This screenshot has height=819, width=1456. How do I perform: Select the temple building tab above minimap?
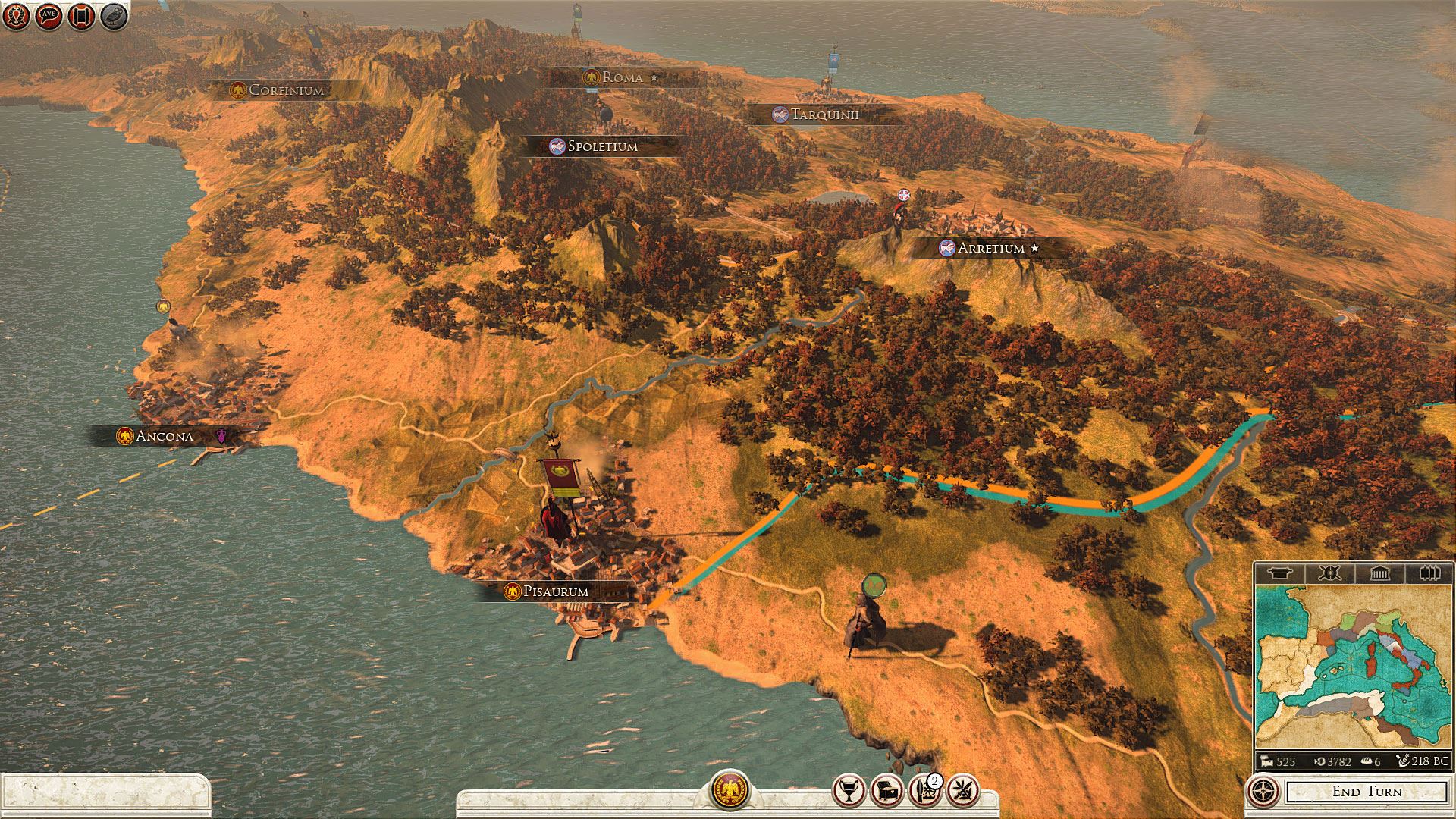click(1379, 573)
